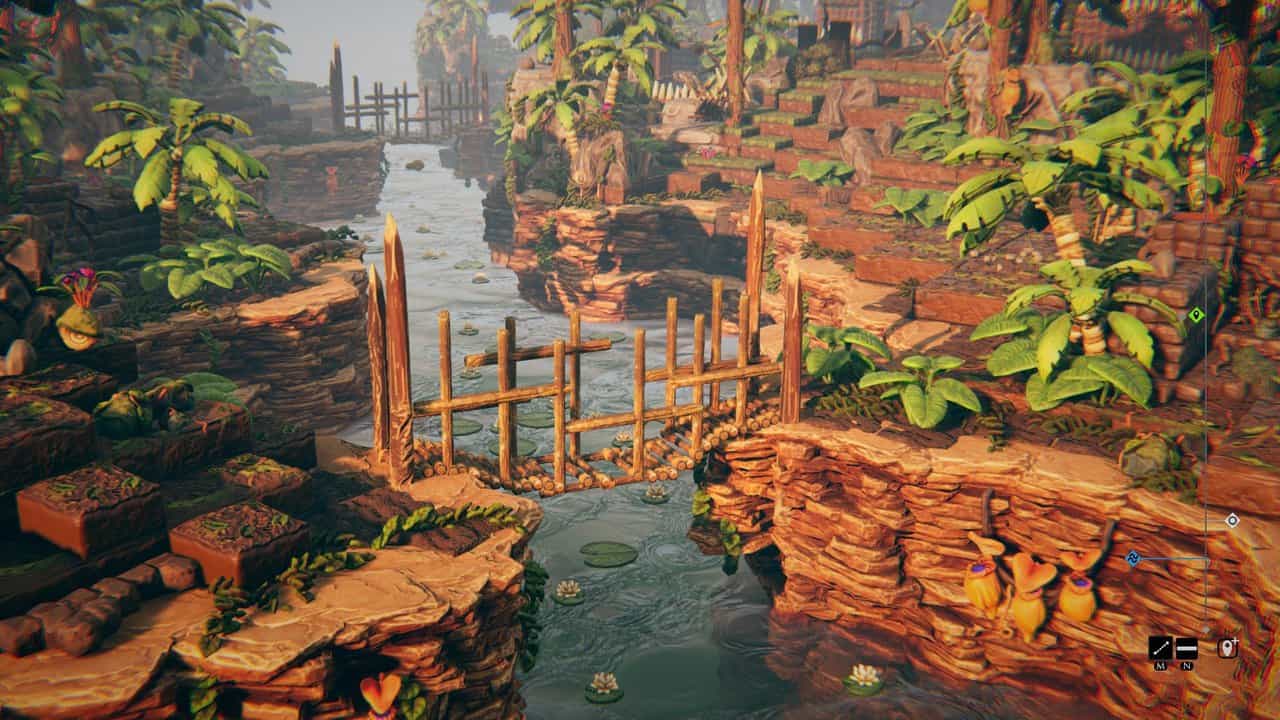Activate the diagonal line tool icon
The height and width of the screenshot is (720, 1280).
pyautogui.click(x=1160, y=647)
